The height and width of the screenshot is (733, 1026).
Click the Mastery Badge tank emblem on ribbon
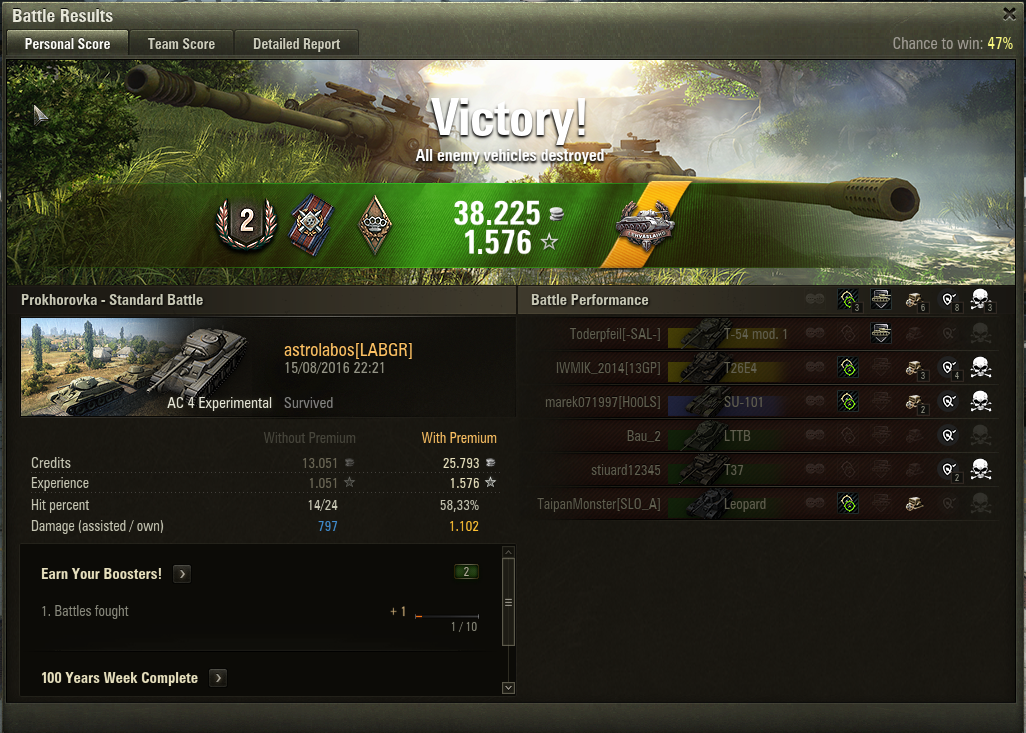tap(645, 224)
